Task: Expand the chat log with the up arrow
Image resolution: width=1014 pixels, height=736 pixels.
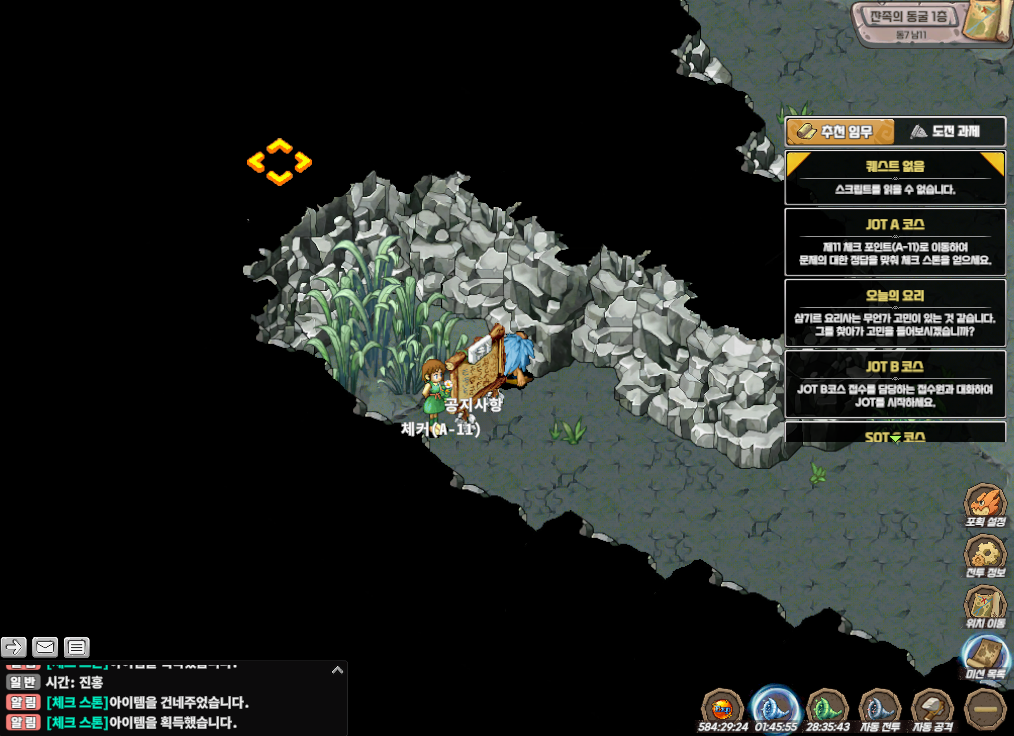Action: point(337,670)
